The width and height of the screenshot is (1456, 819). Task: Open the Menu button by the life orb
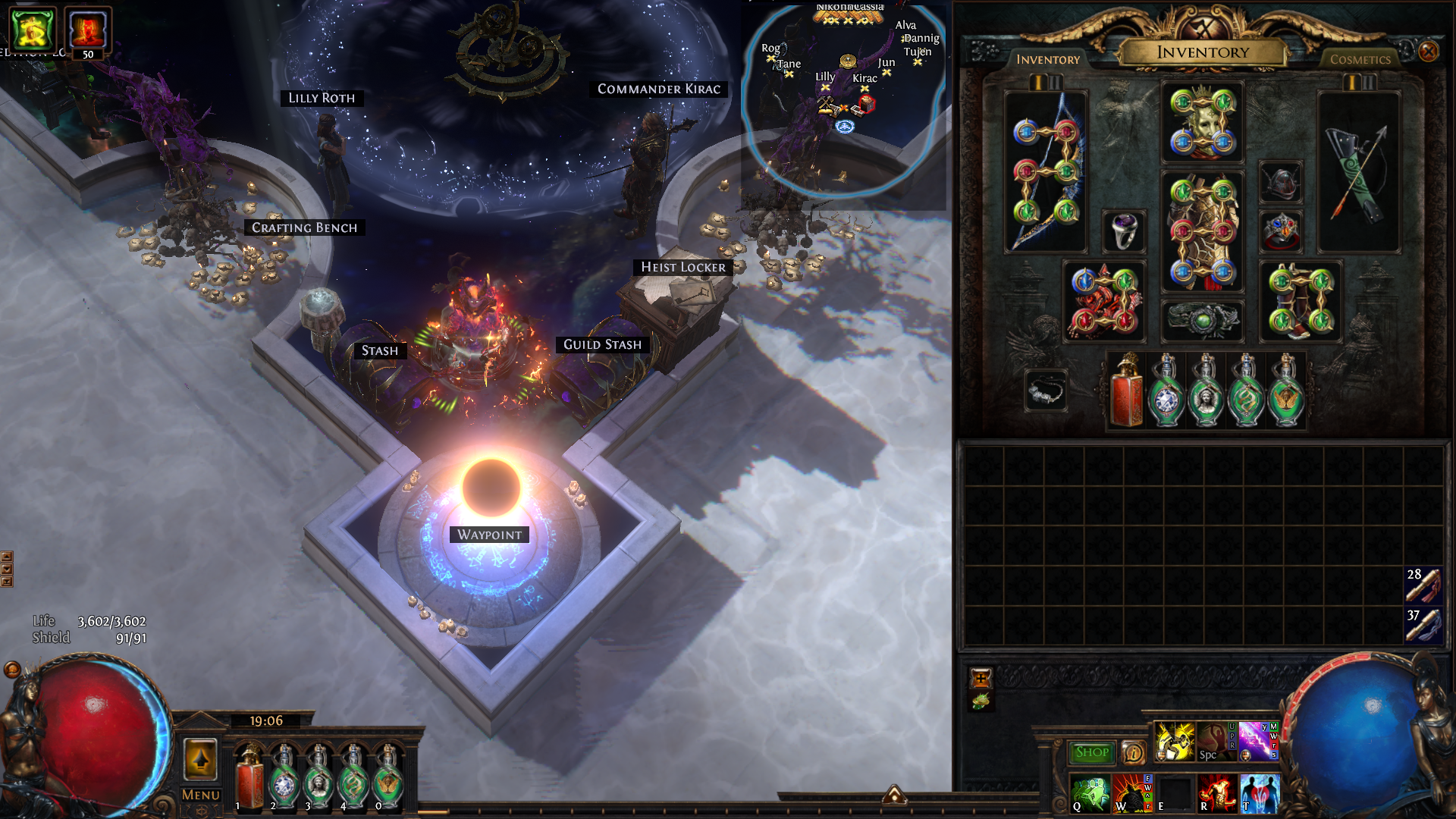pyautogui.click(x=201, y=795)
